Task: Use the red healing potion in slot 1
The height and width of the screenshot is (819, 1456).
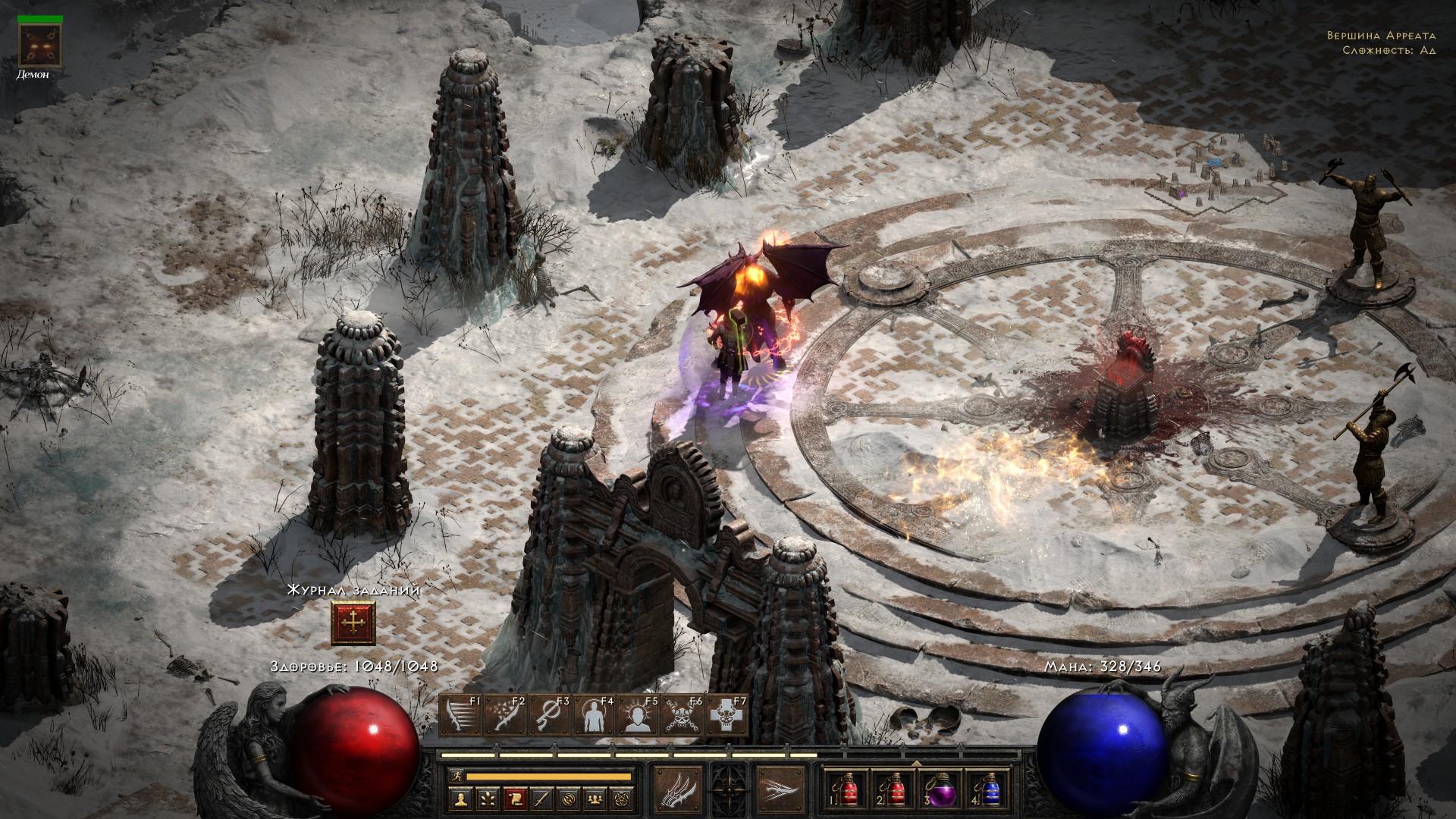Action: pyautogui.click(x=846, y=791)
